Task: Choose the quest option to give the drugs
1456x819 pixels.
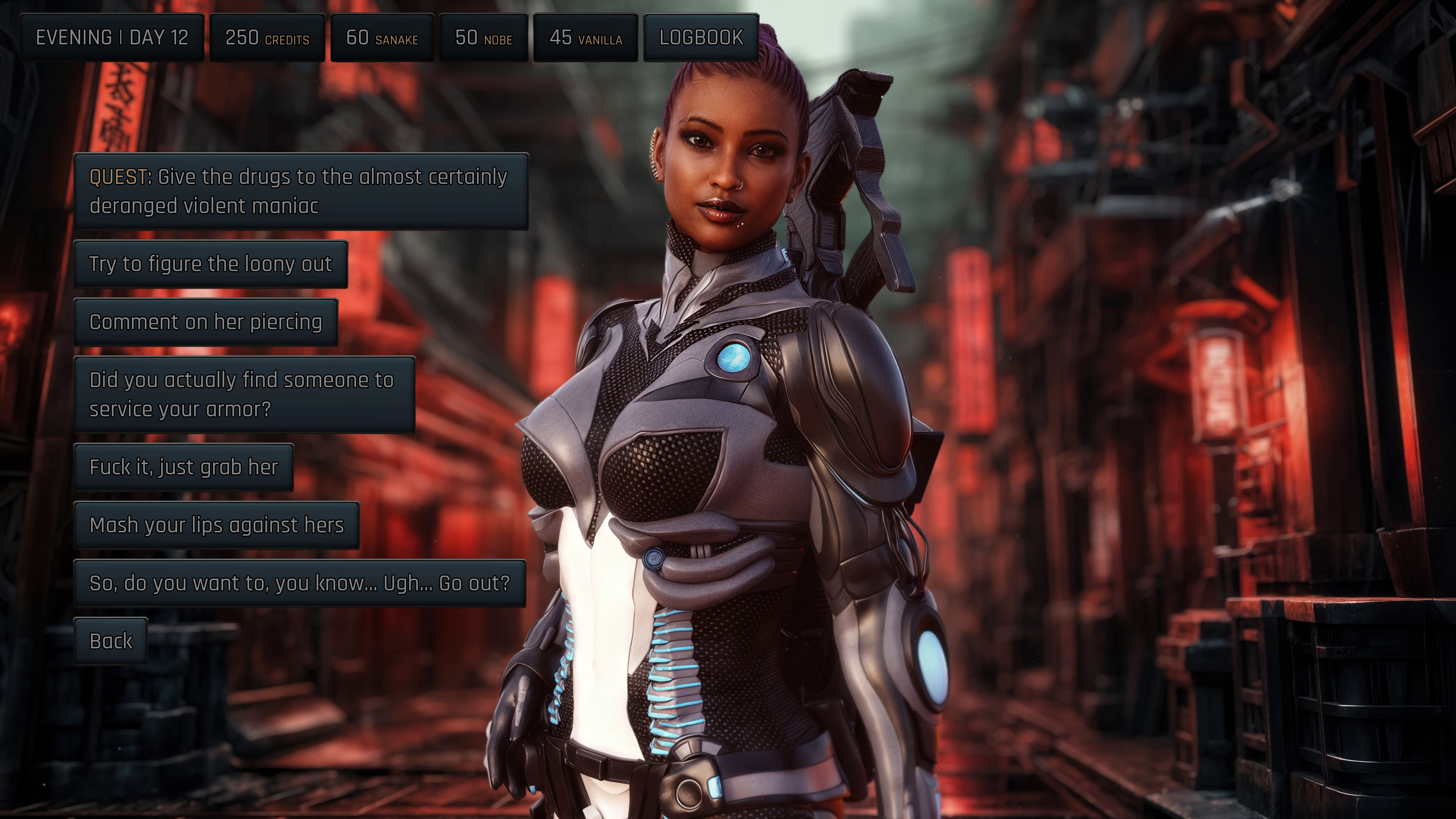Action: [301, 191]
